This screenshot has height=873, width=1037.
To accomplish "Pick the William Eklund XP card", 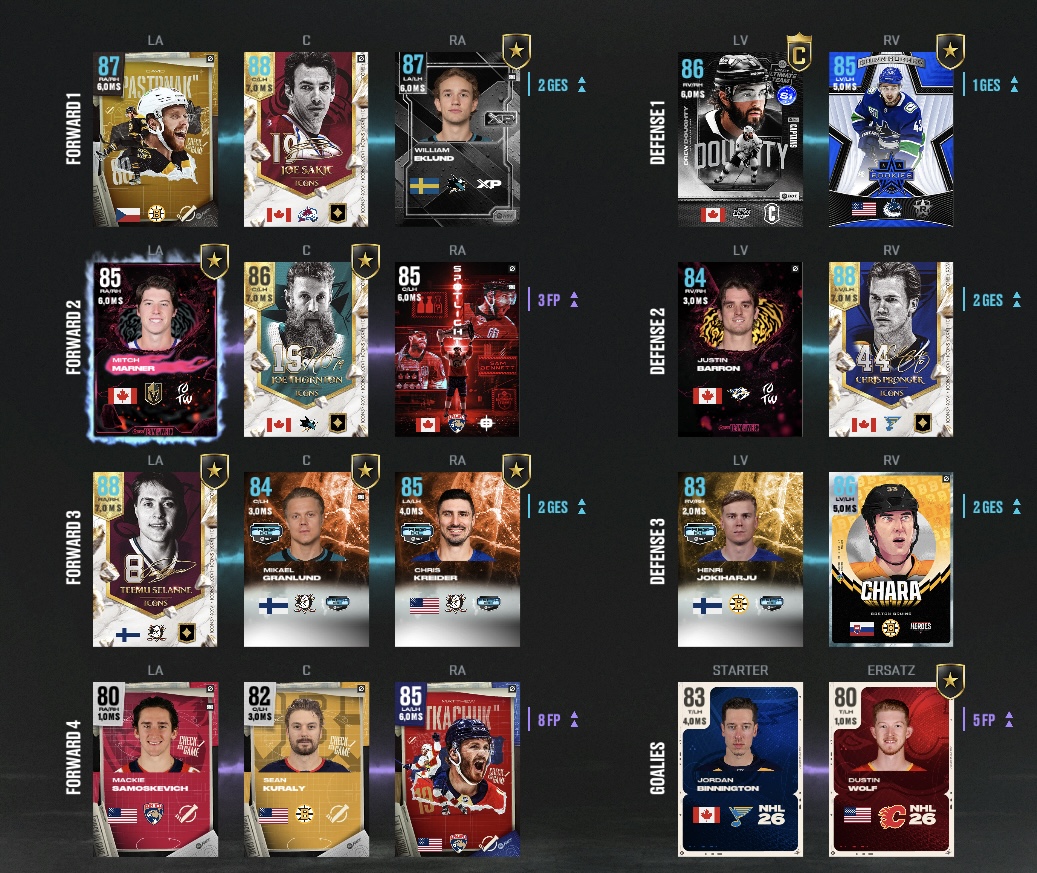I will pyautogui.click(x=457, y=139).
